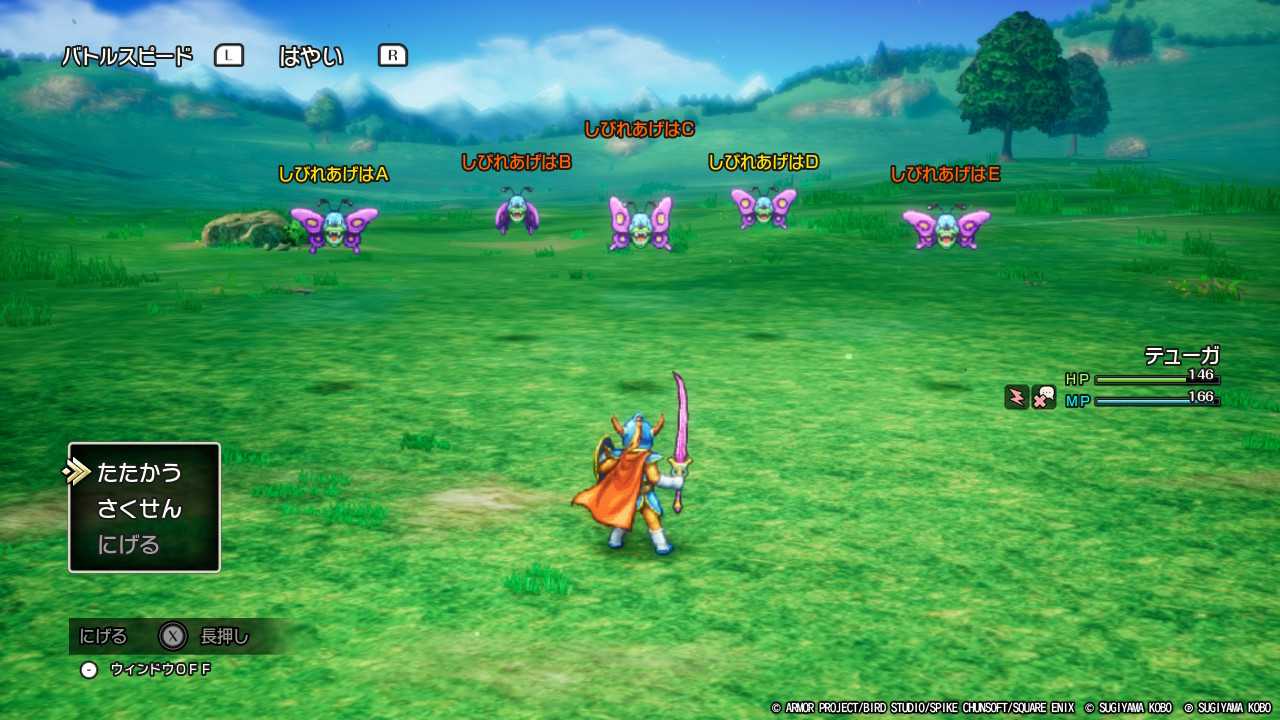This screenshot has height=720, width=1280.
Task: Switch battle speed from はやい
Action: click(x=311, y=55)
